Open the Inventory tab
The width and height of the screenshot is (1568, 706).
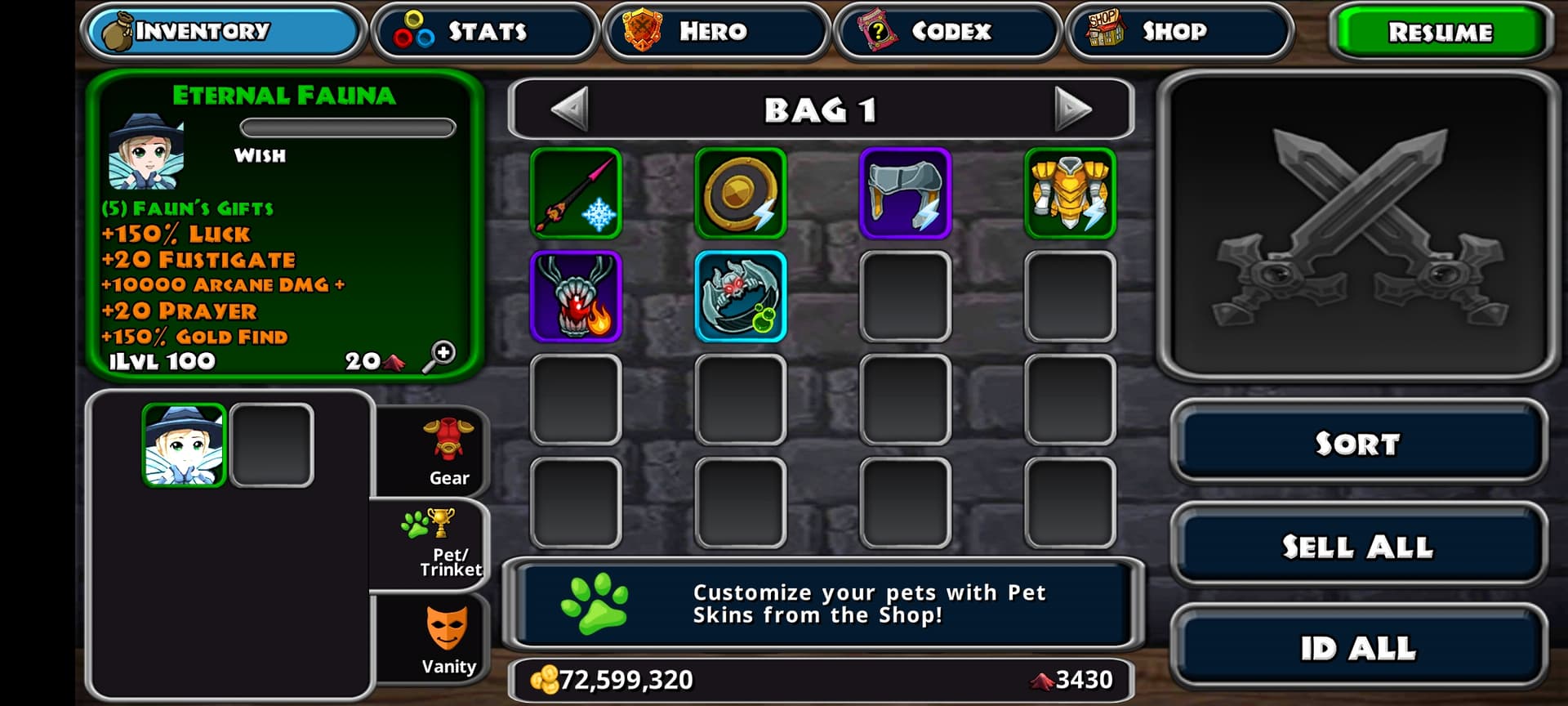point(222,32)
